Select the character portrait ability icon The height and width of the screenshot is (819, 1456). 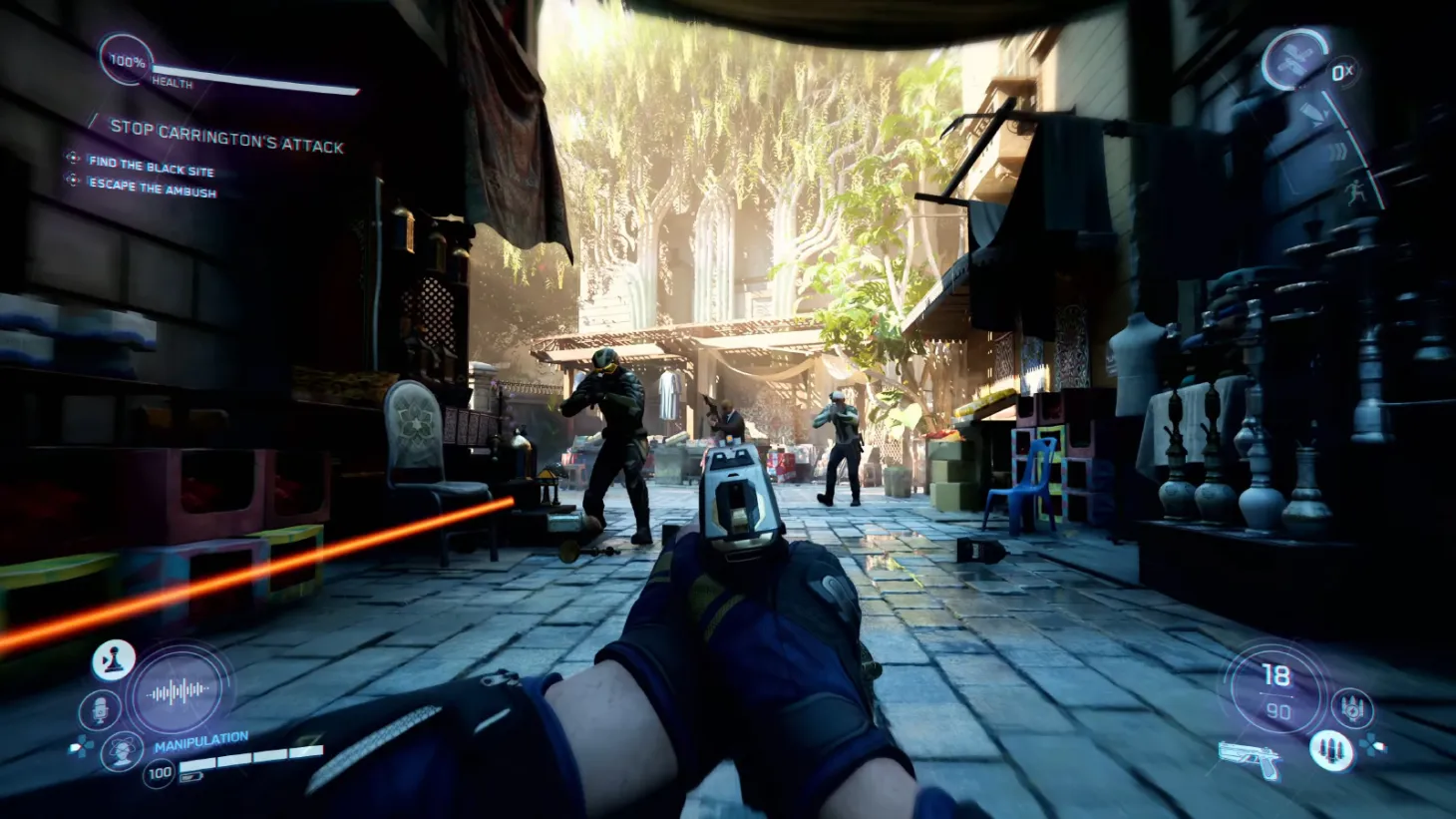pyautogui.click(x=123, y=751)
